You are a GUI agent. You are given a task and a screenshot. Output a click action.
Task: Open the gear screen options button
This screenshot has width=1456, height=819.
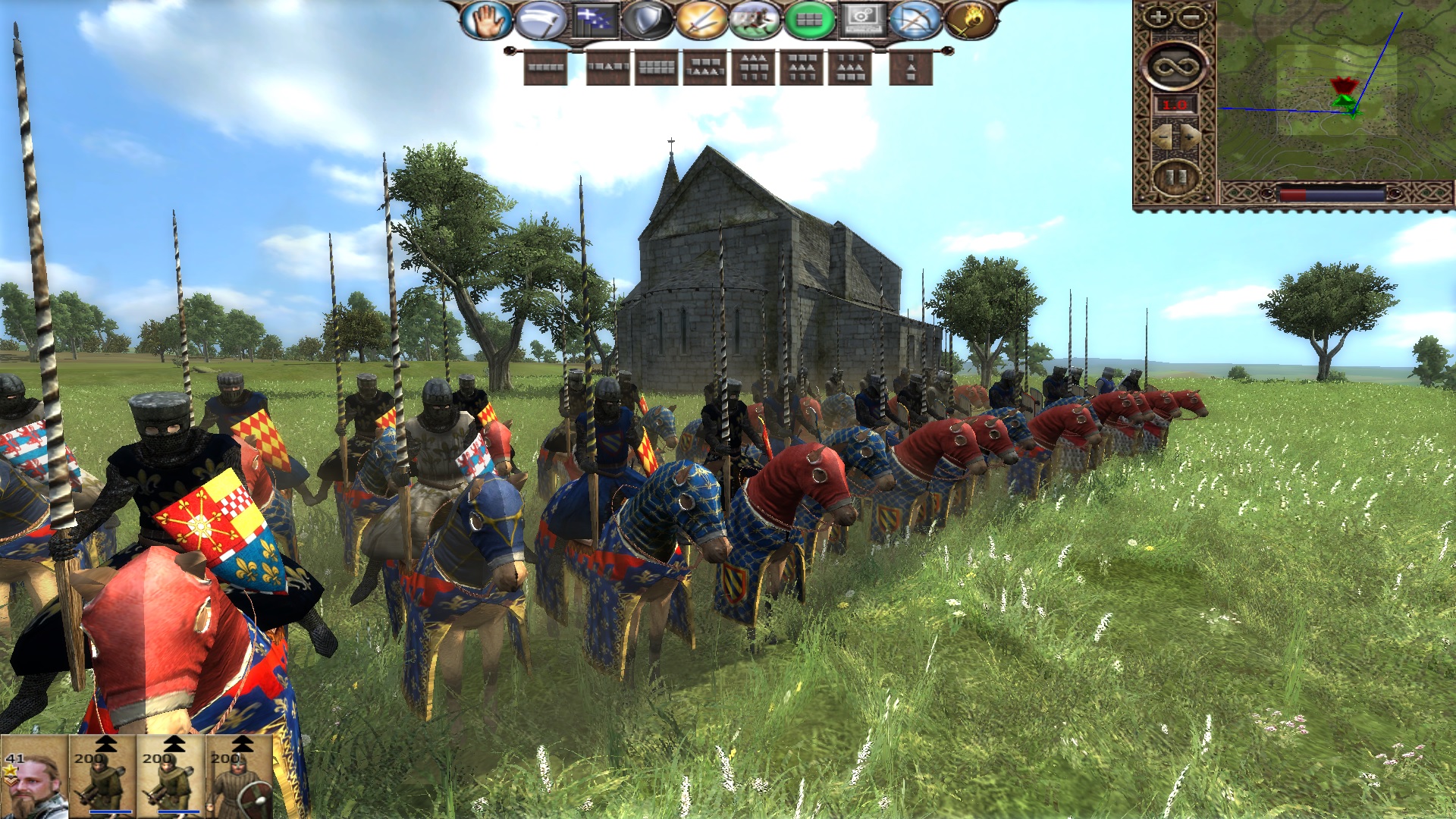[x=862, y=20]
